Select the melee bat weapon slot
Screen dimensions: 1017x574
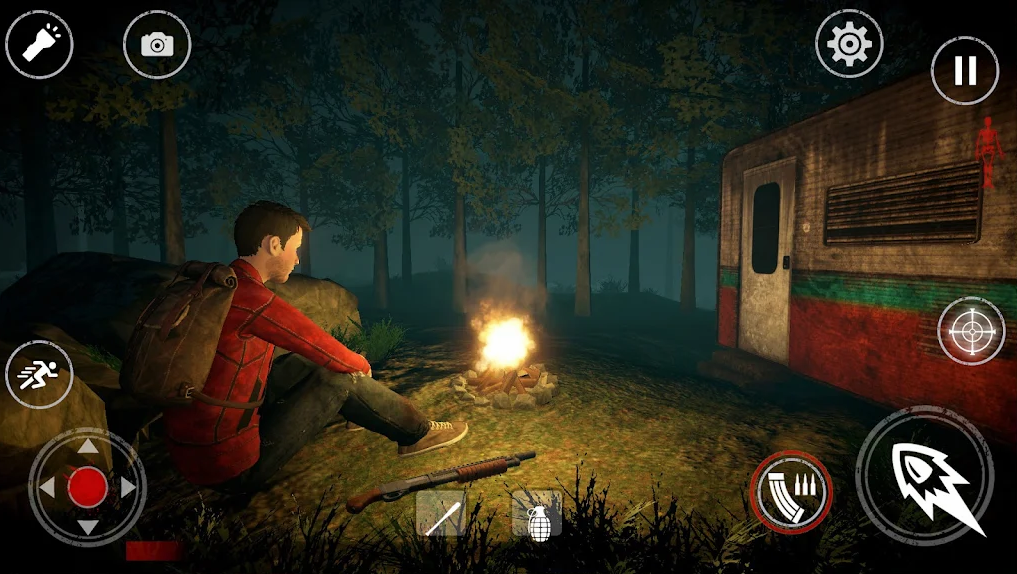tap(440, 515)
